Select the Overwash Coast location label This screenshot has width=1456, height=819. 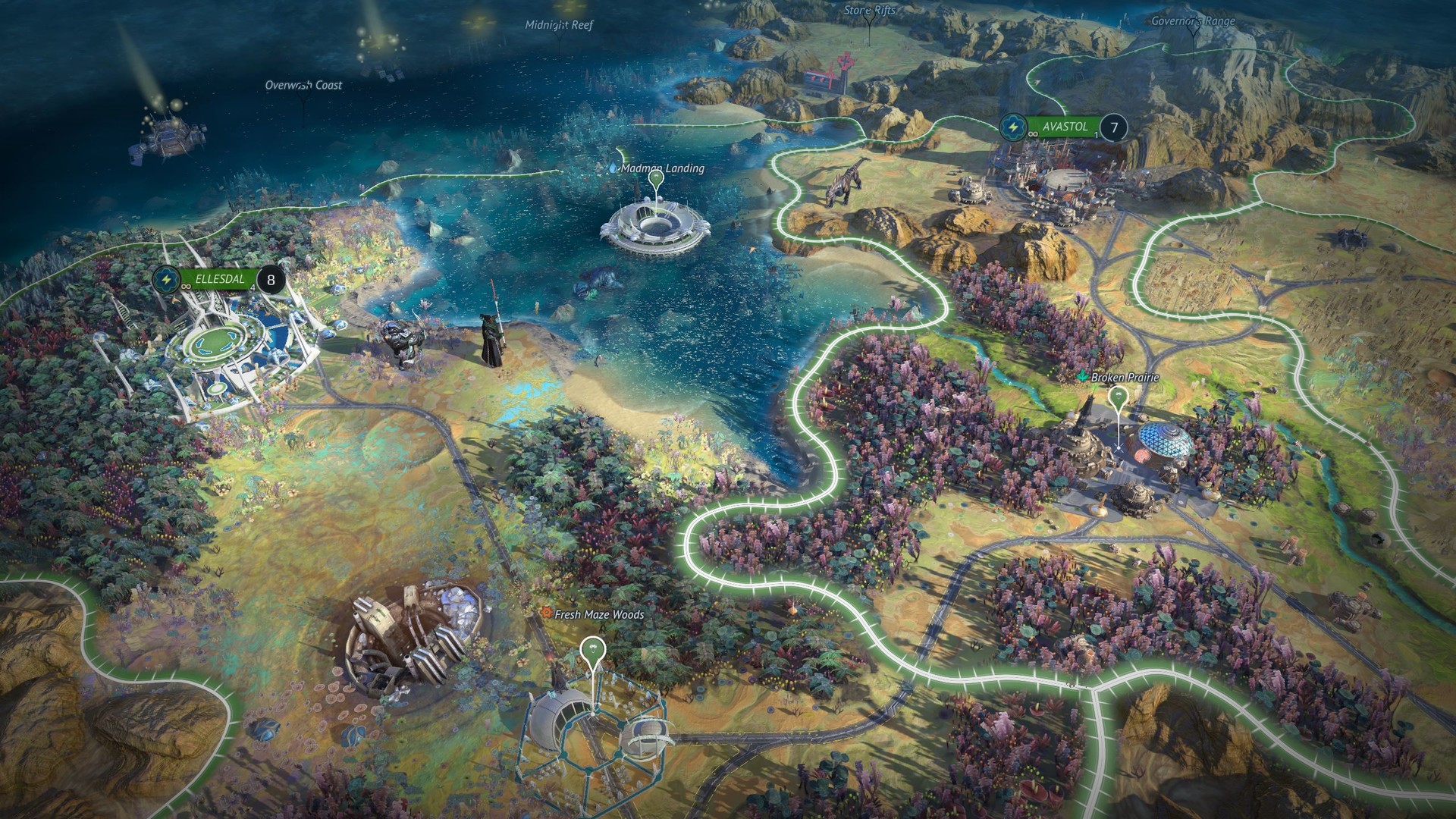[x=303, y=86]
